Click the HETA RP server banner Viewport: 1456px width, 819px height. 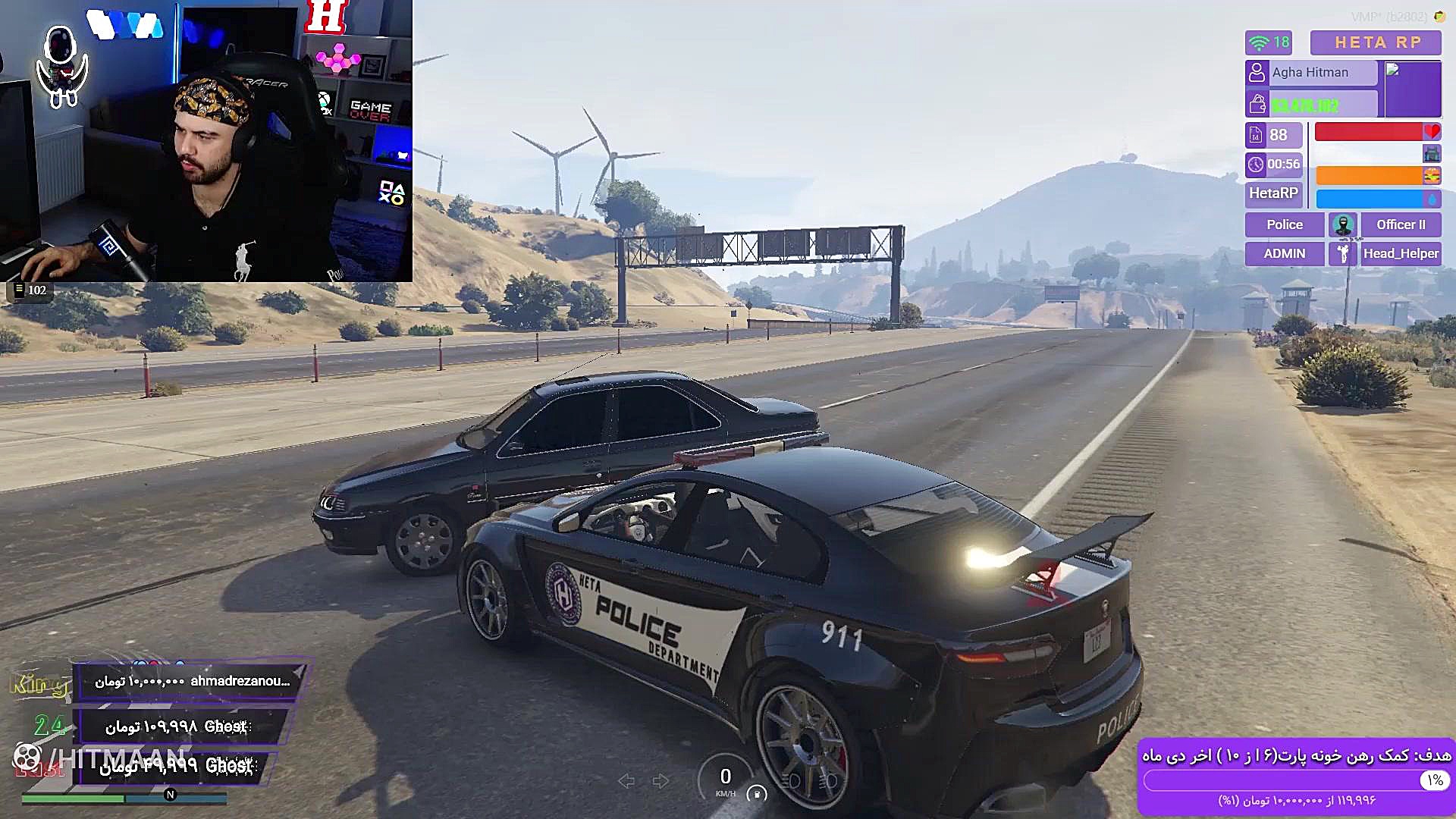coord(1376,42)
